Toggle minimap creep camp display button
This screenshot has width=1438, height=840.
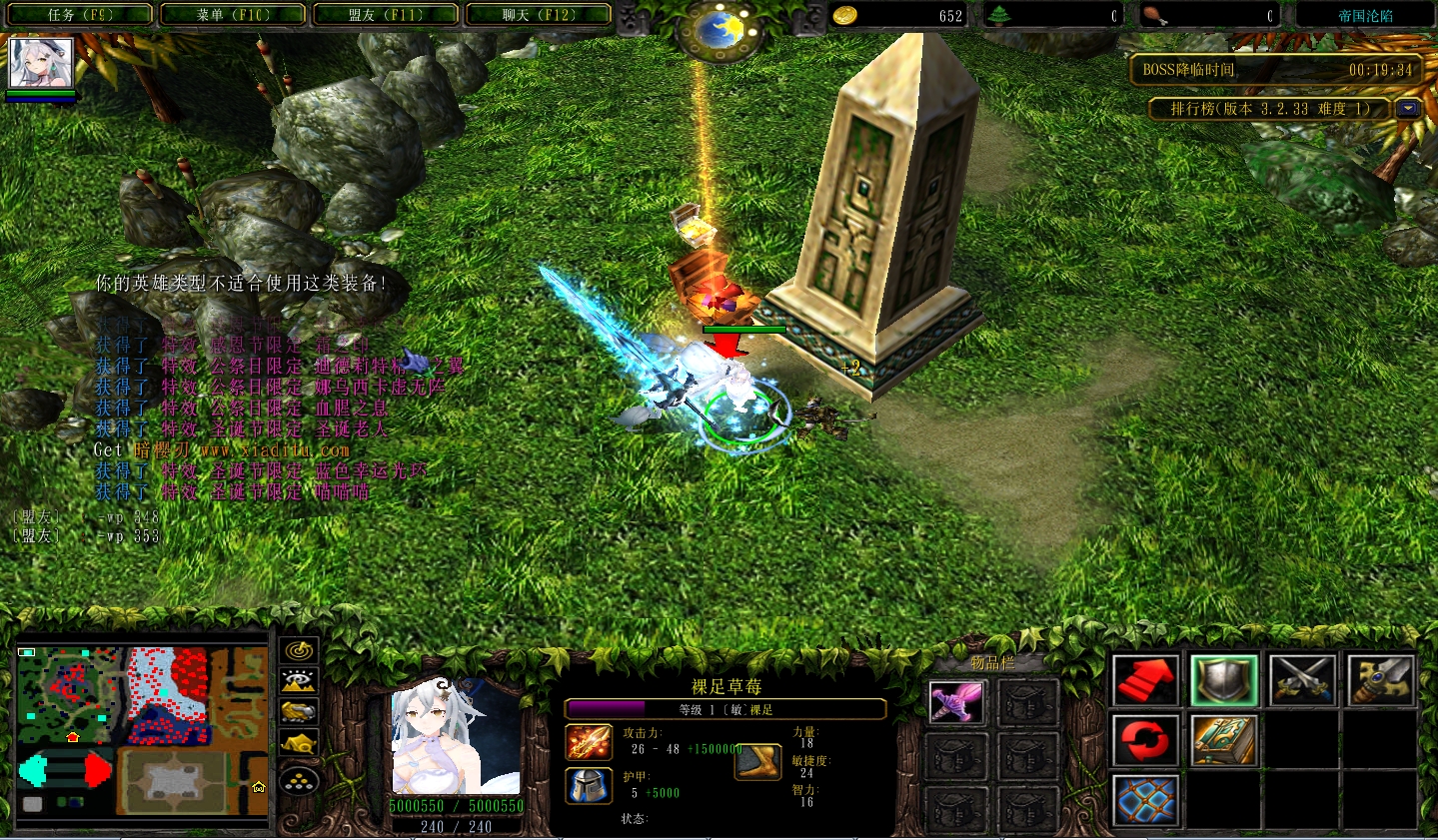(x=299, y=744)
